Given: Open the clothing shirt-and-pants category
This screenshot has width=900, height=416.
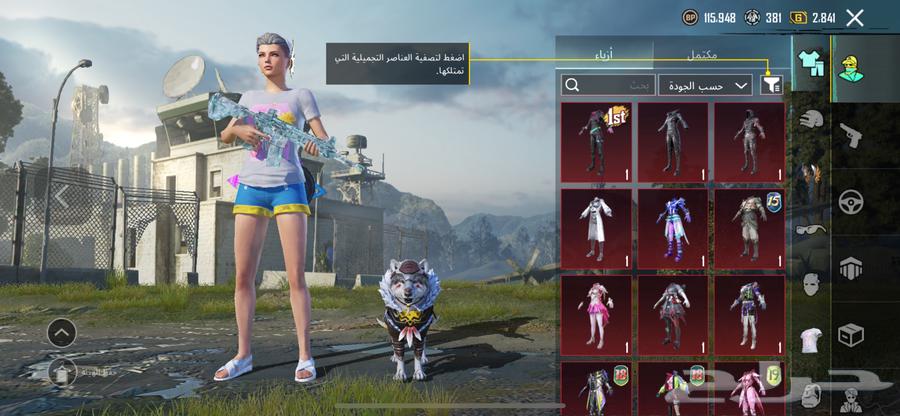Looking at the screenshot, I should pyautogui.click(x=810, y=62).
